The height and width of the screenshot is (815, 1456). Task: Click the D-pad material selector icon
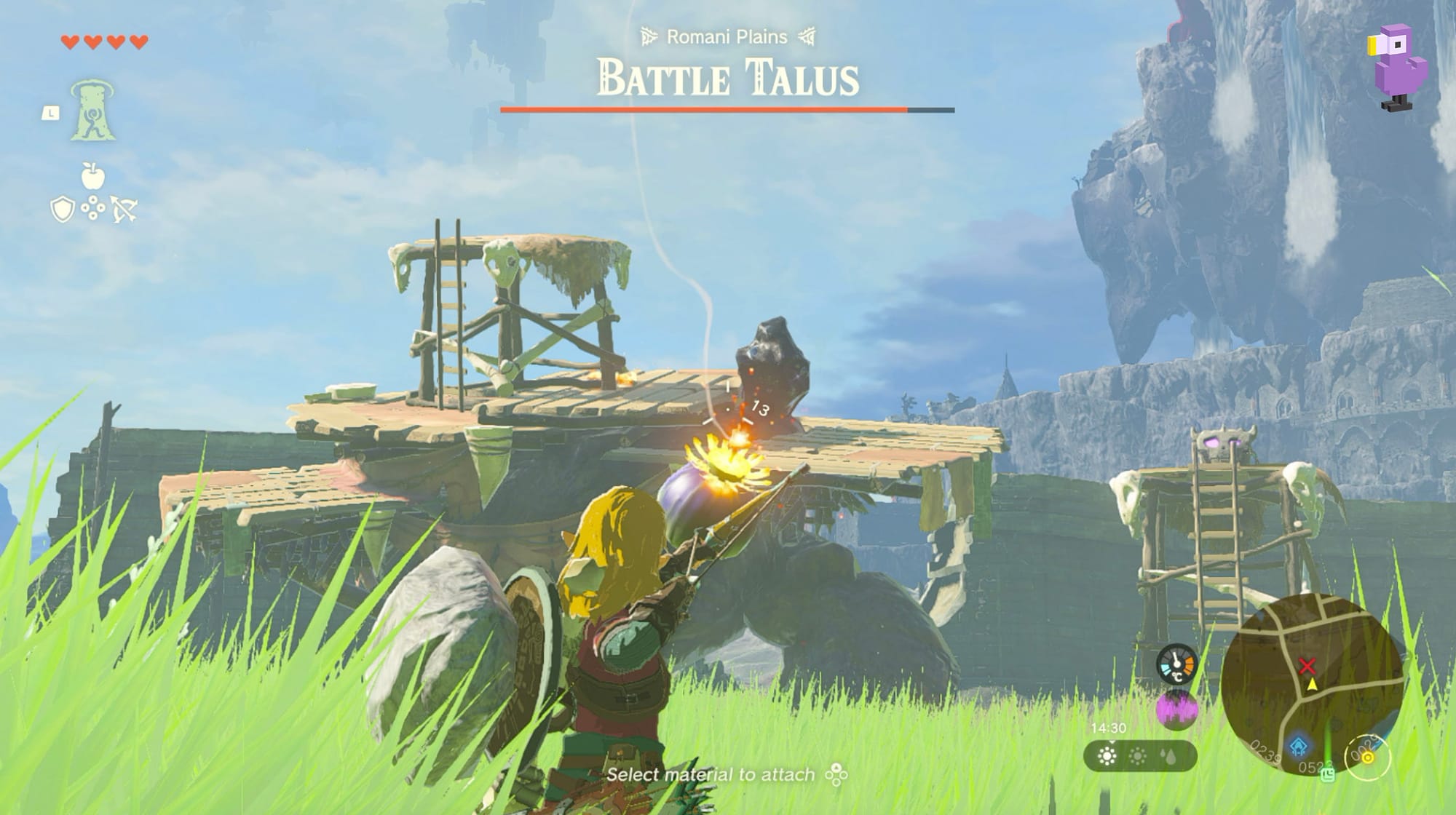pos(93,207)
